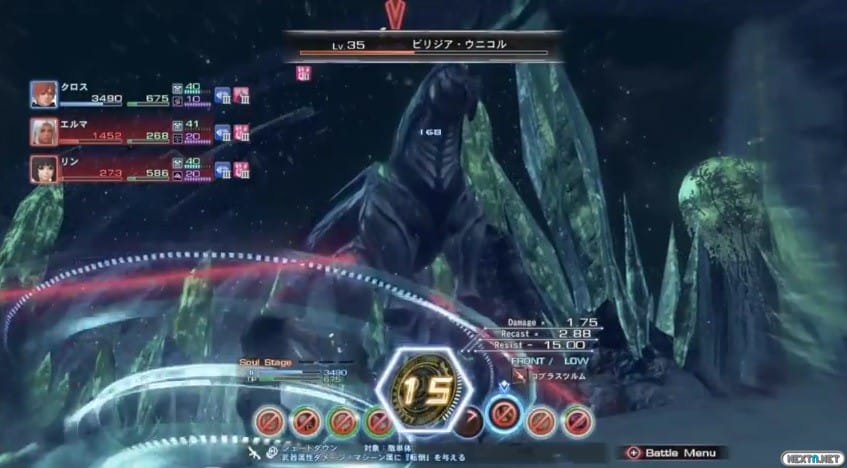This screenshot has width=847, height=468.
Task: Select party leader クロス portrait
Action: pyautogui.click(x=44, y=94)
